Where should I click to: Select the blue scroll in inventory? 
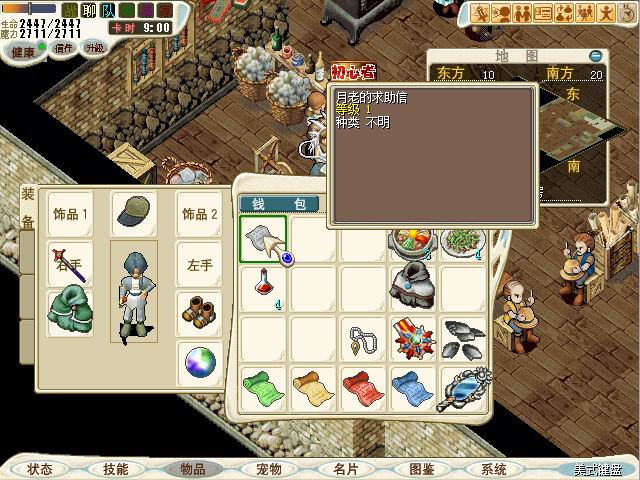412,388
